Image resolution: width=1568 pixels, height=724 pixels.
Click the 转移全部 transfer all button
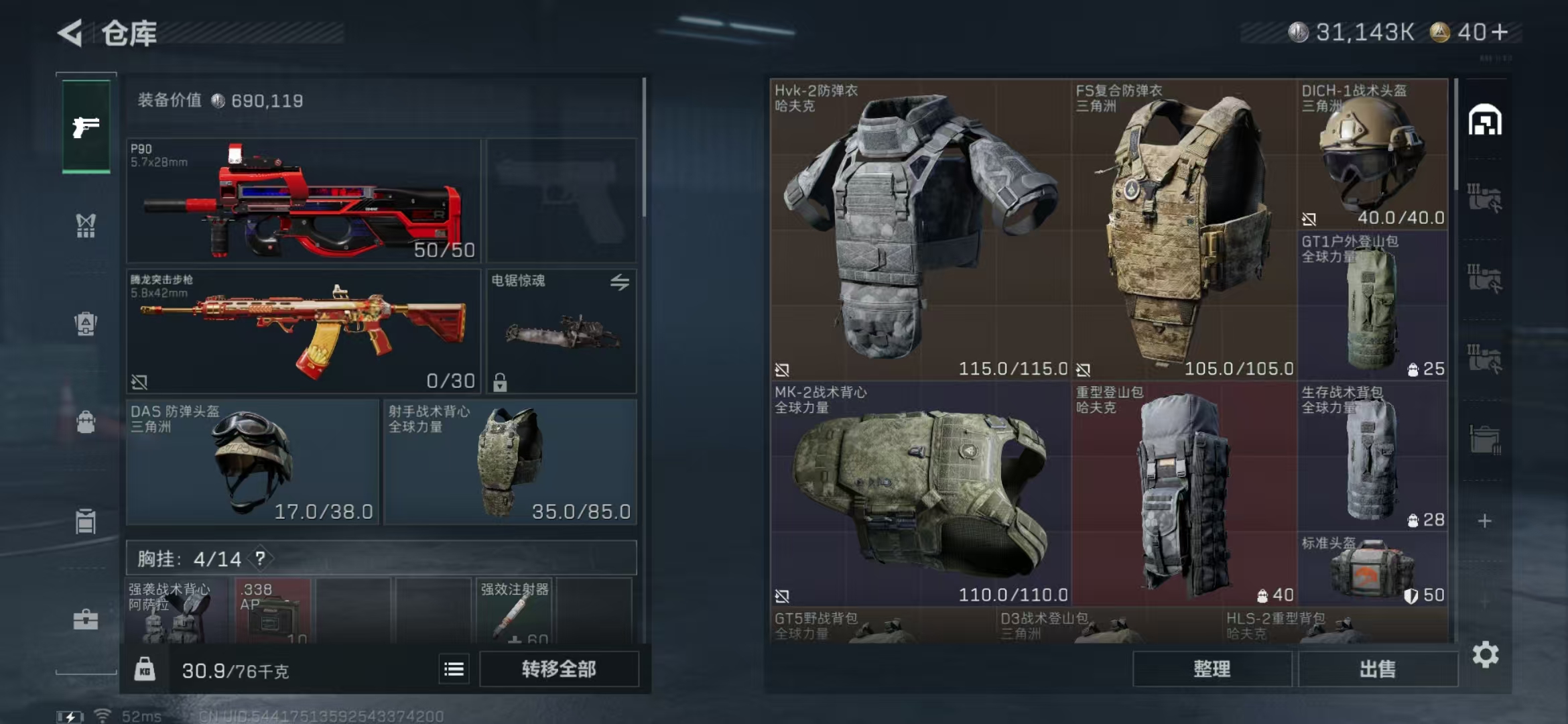click(x=559, y=669)
